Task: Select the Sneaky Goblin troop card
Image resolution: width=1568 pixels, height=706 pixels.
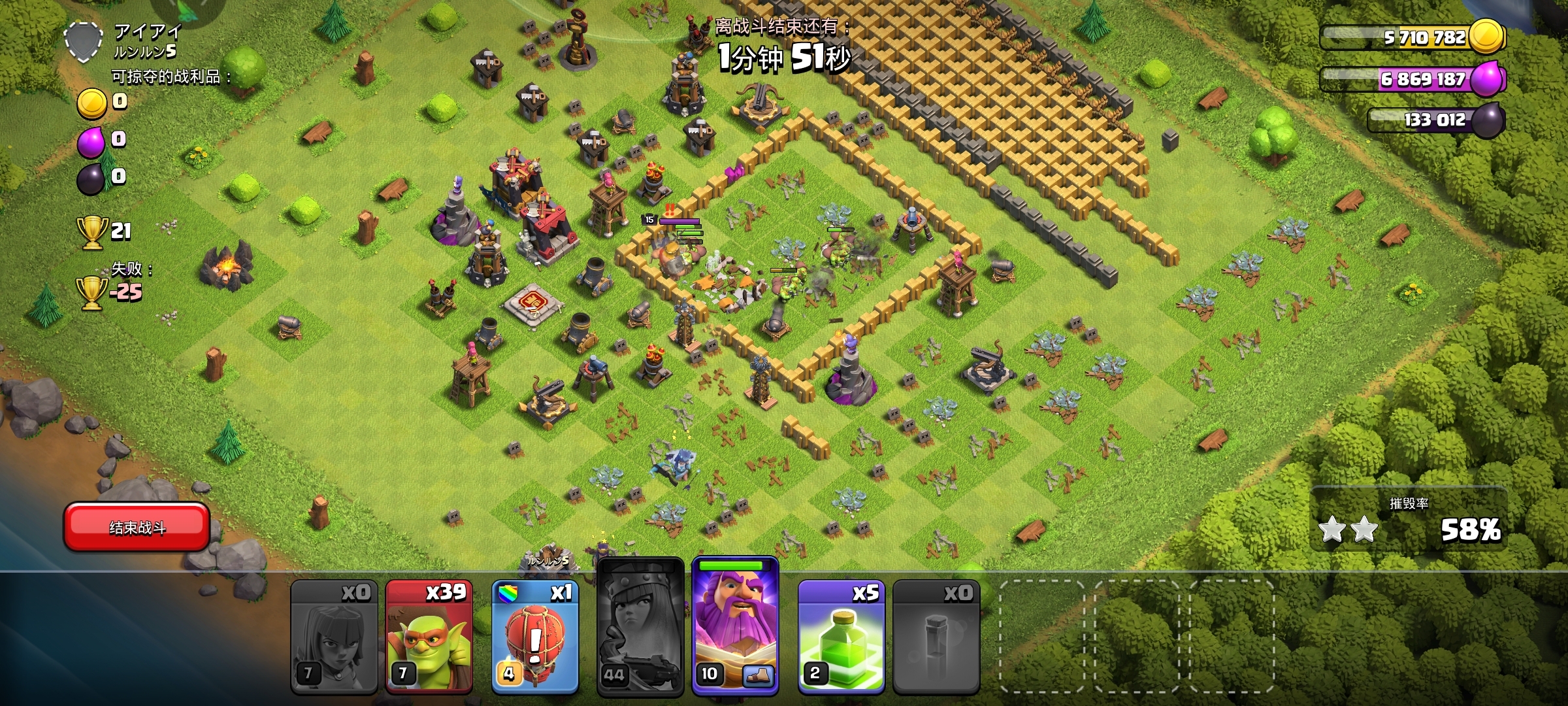Action: (x=429, y=636)
